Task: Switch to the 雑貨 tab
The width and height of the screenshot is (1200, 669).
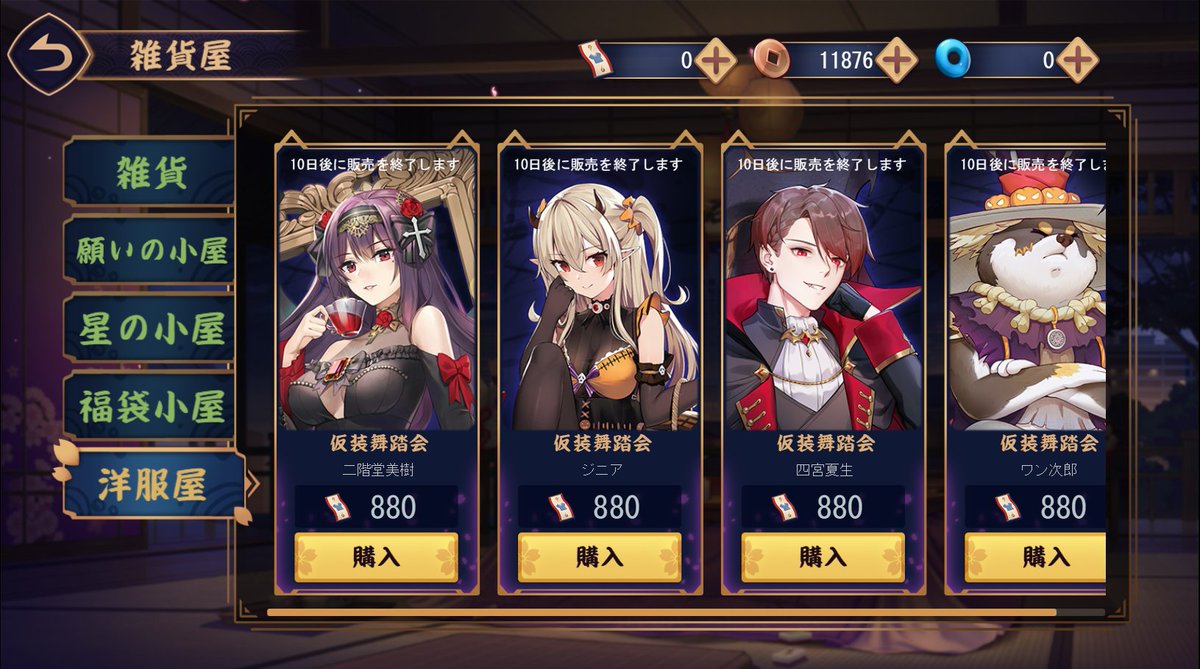Action: point(151,172)
